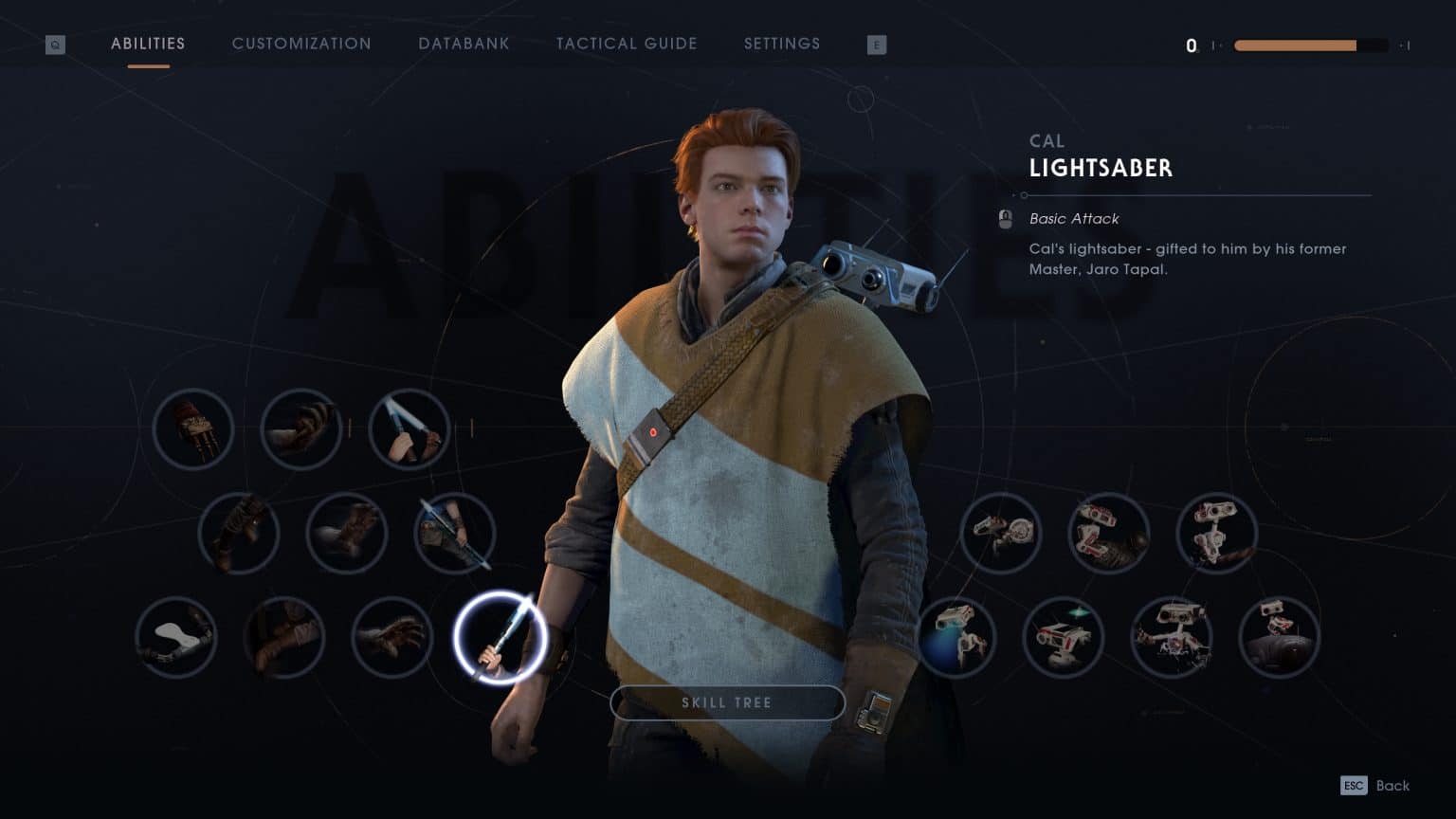Click the white respirator ability icon bottom-left

[x=175, y=638]
